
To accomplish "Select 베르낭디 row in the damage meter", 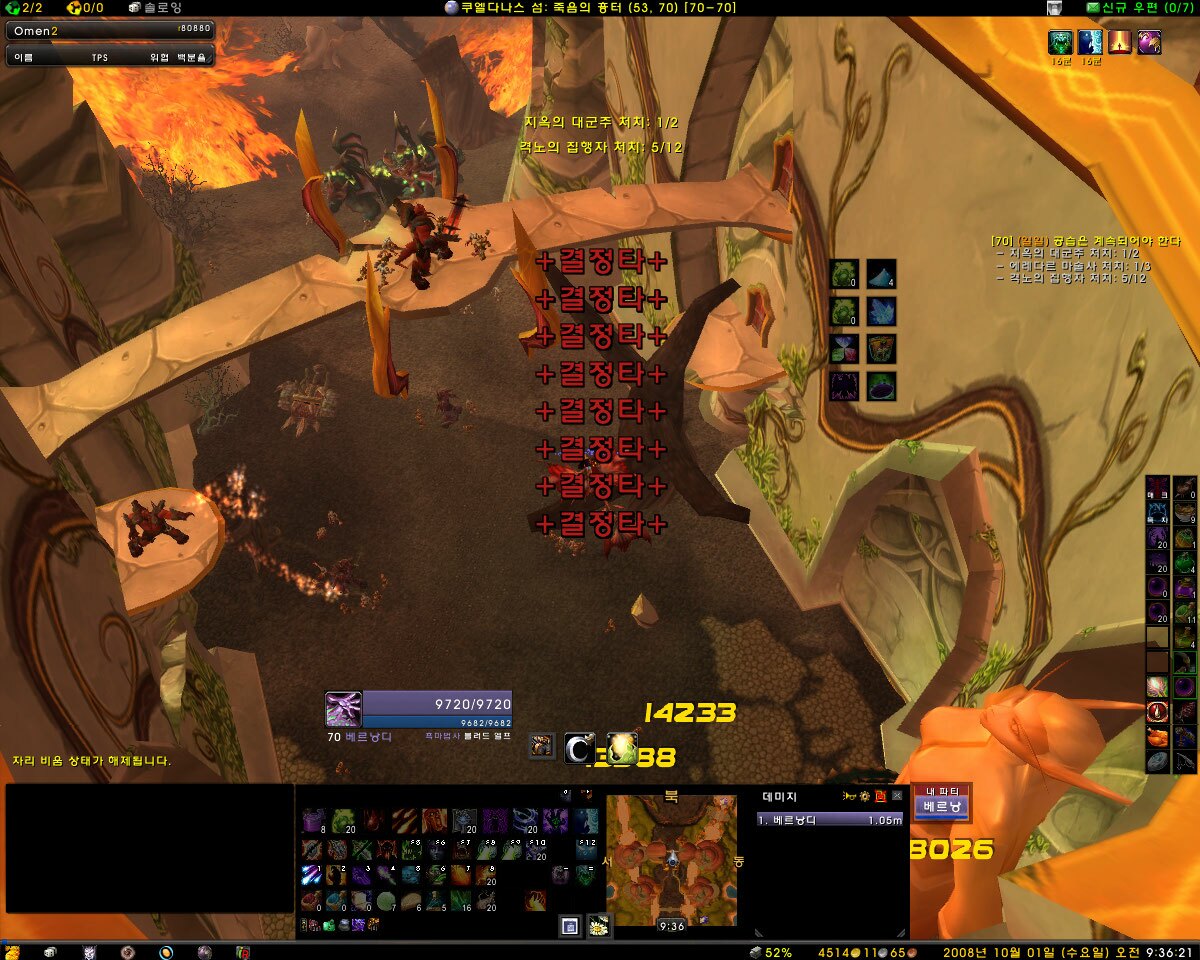I will pos(830,819).
